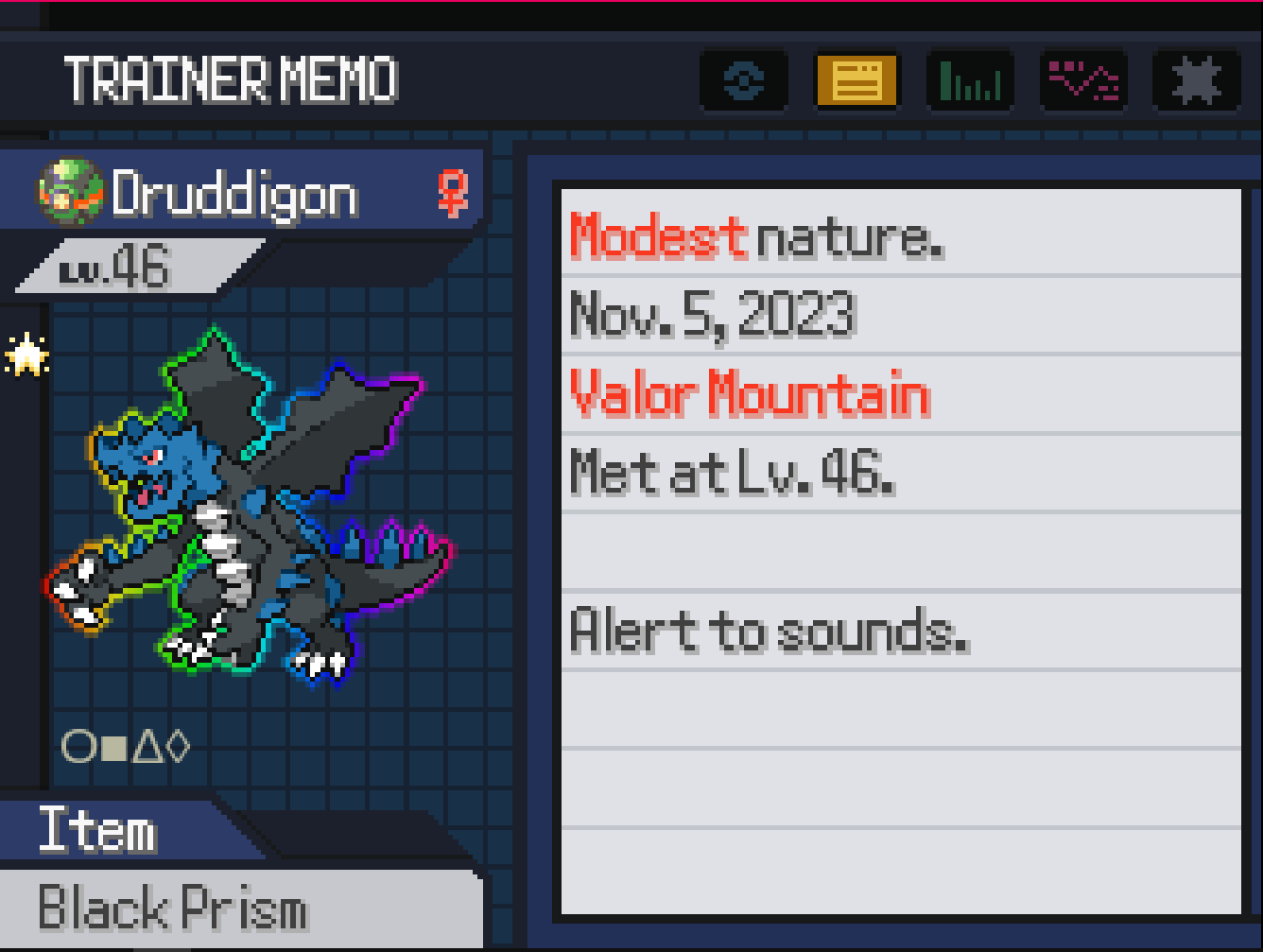Open the green bar-chart stats tab
This screenshot has width=1263, height=952.
pos(971,81)
